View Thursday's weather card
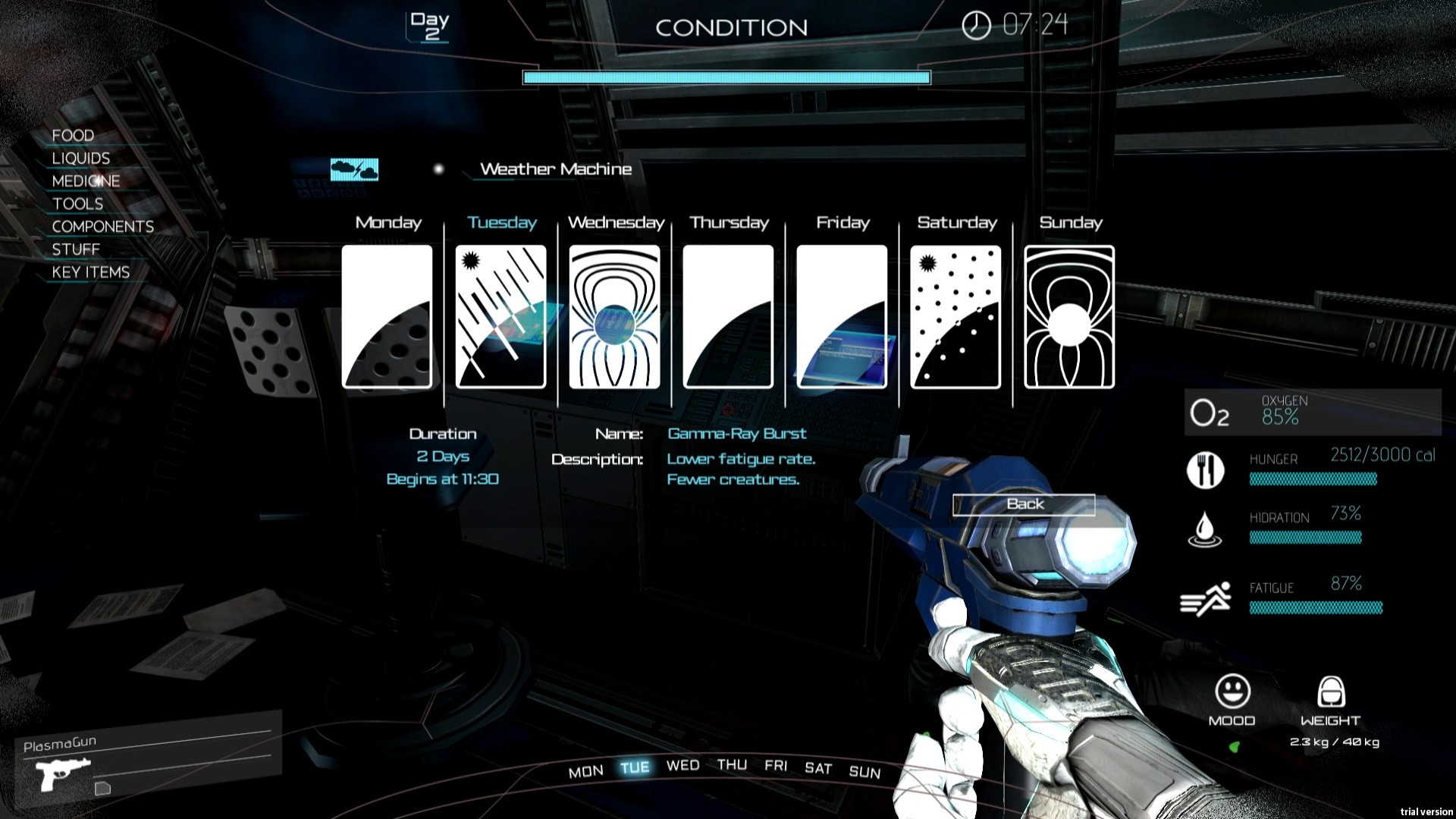 pos(728,316)
